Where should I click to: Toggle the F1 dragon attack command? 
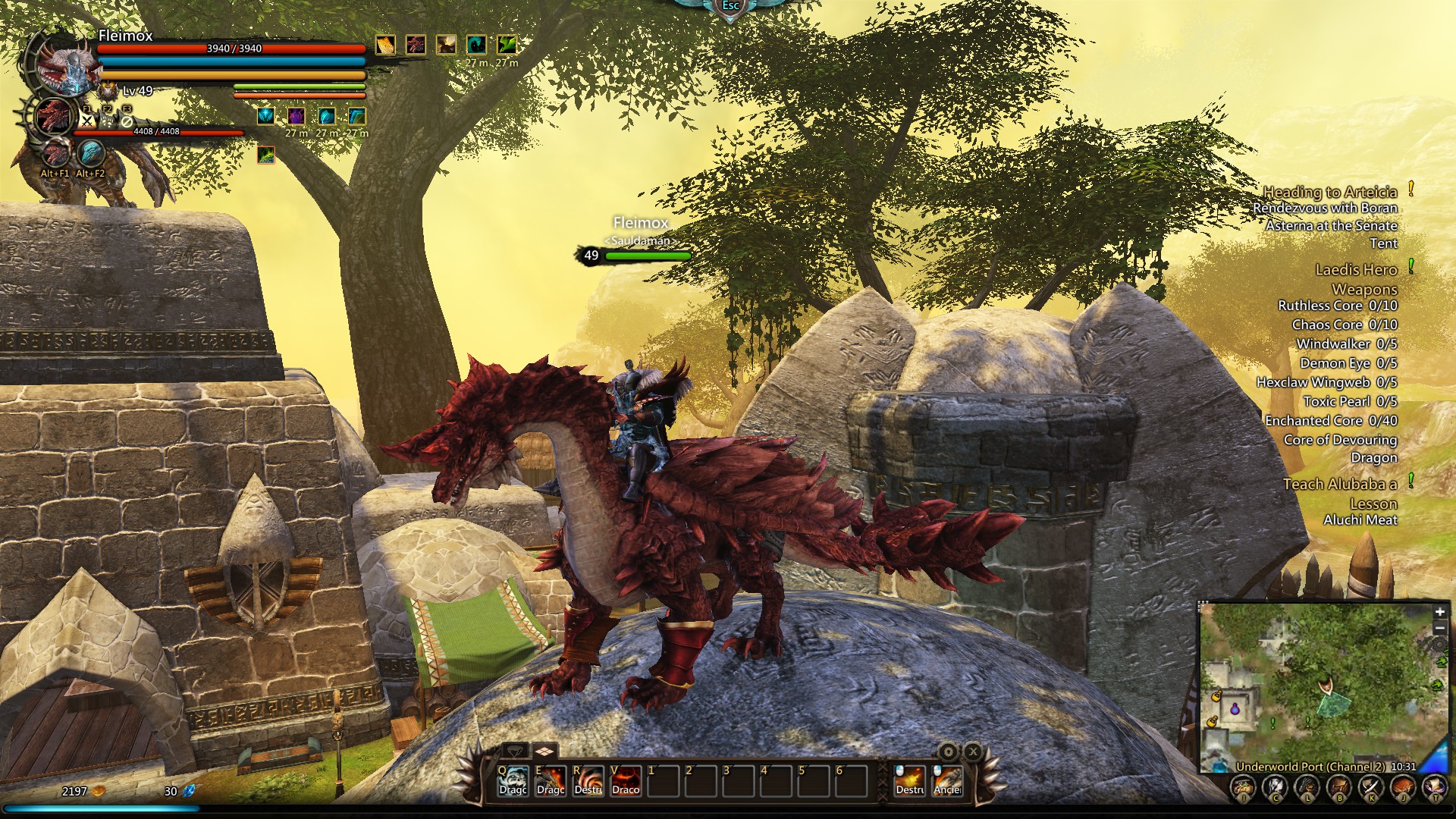pyautogui.click(x=86, y=121)
